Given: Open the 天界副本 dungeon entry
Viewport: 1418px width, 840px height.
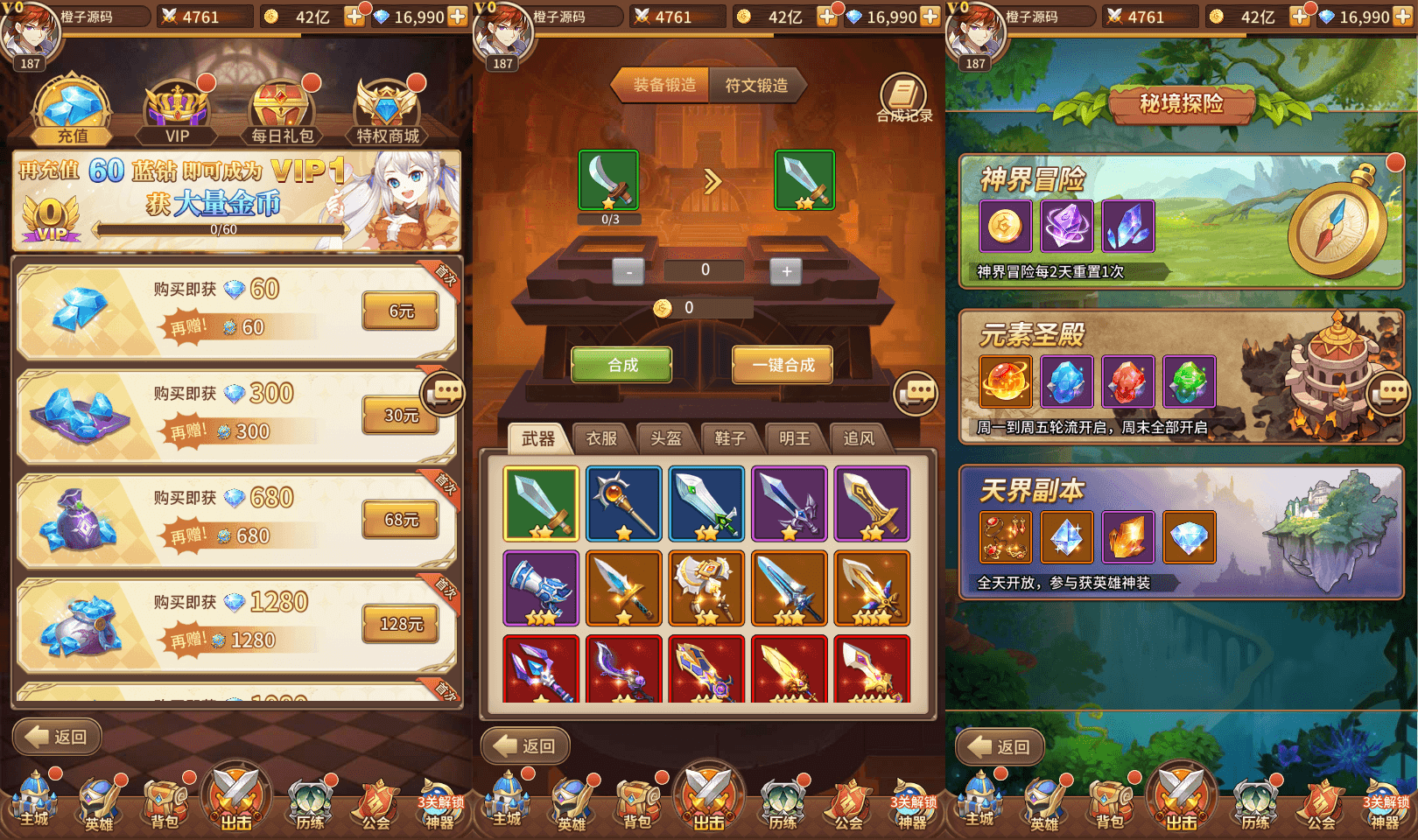Looking at the screenshot, I should coord(1182,532).
